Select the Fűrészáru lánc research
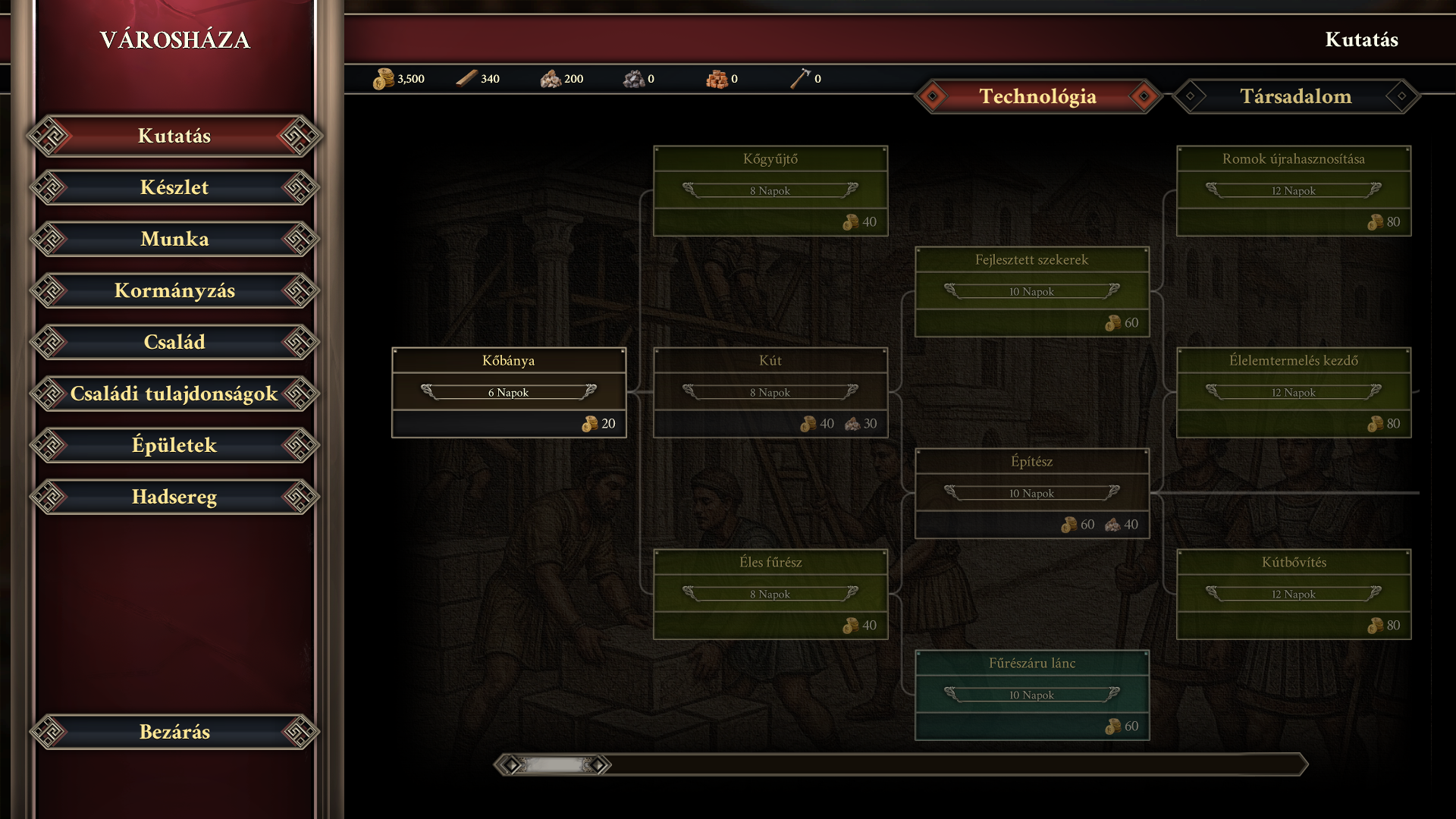The image size is (1456, 819). pos(1032,695)
